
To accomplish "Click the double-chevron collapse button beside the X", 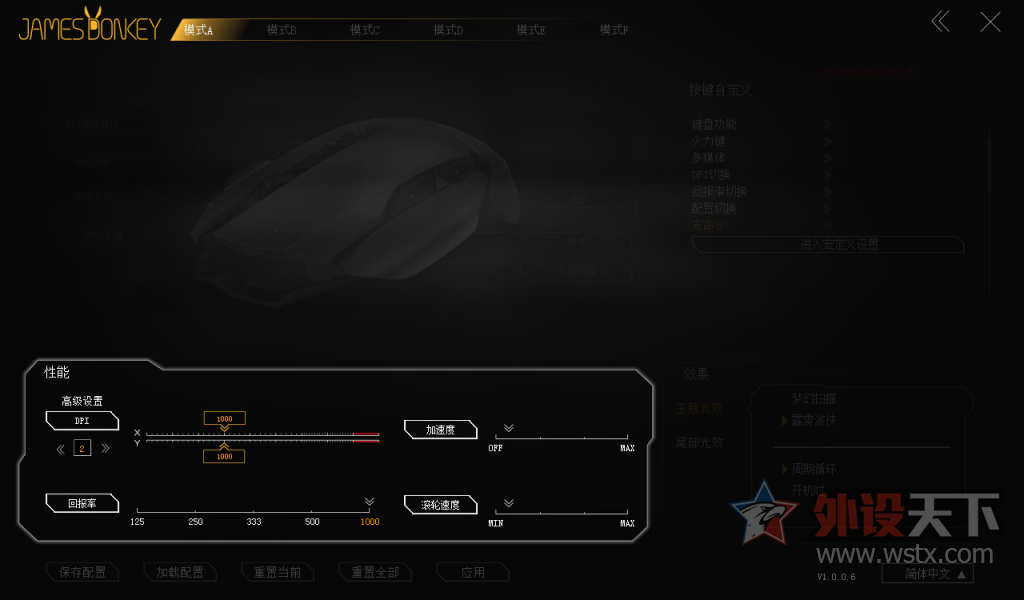I will point(940,22).
